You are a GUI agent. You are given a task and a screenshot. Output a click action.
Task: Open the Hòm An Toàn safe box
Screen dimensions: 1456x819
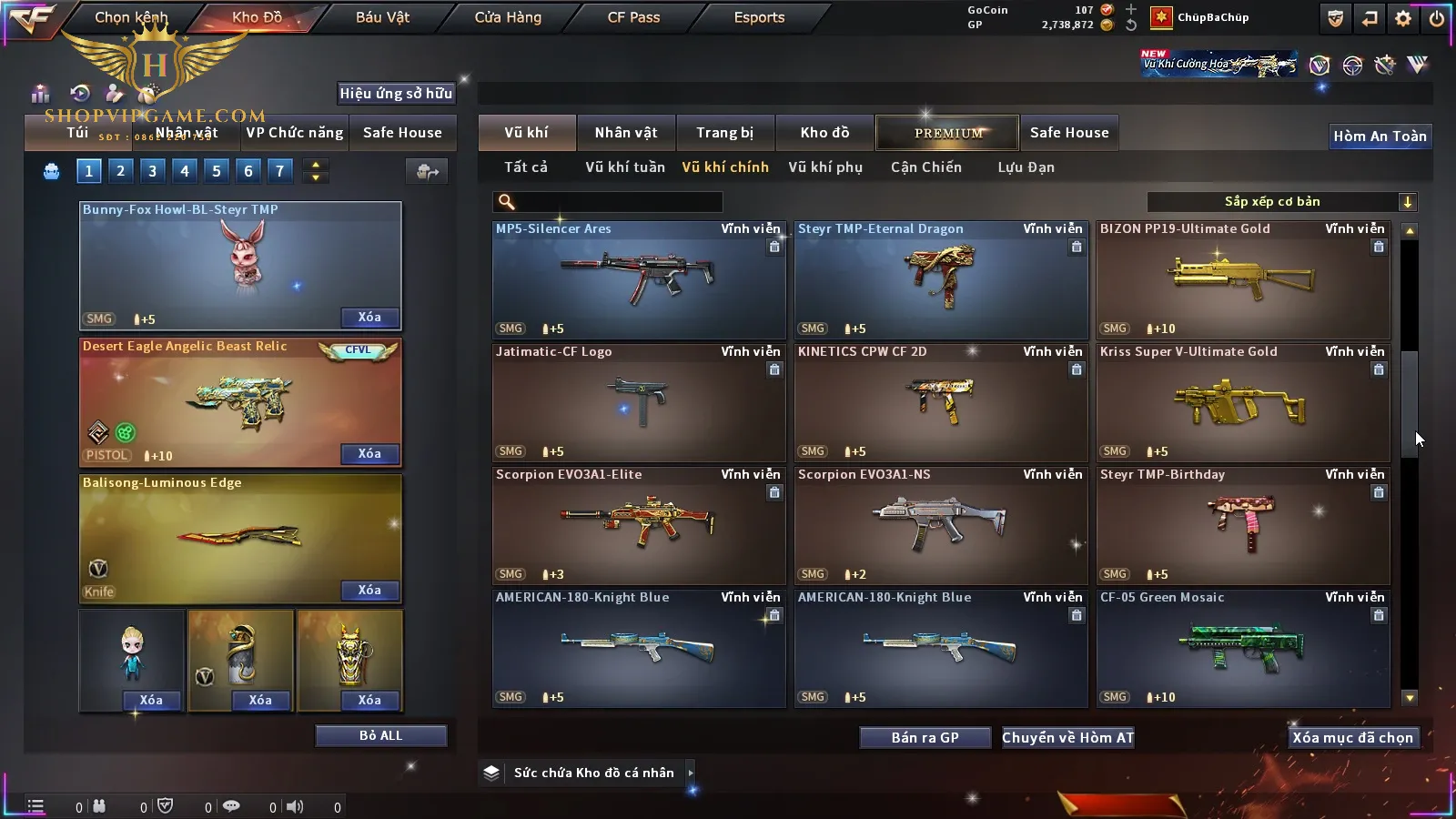pyautogui.click(x=1380, y=136)
